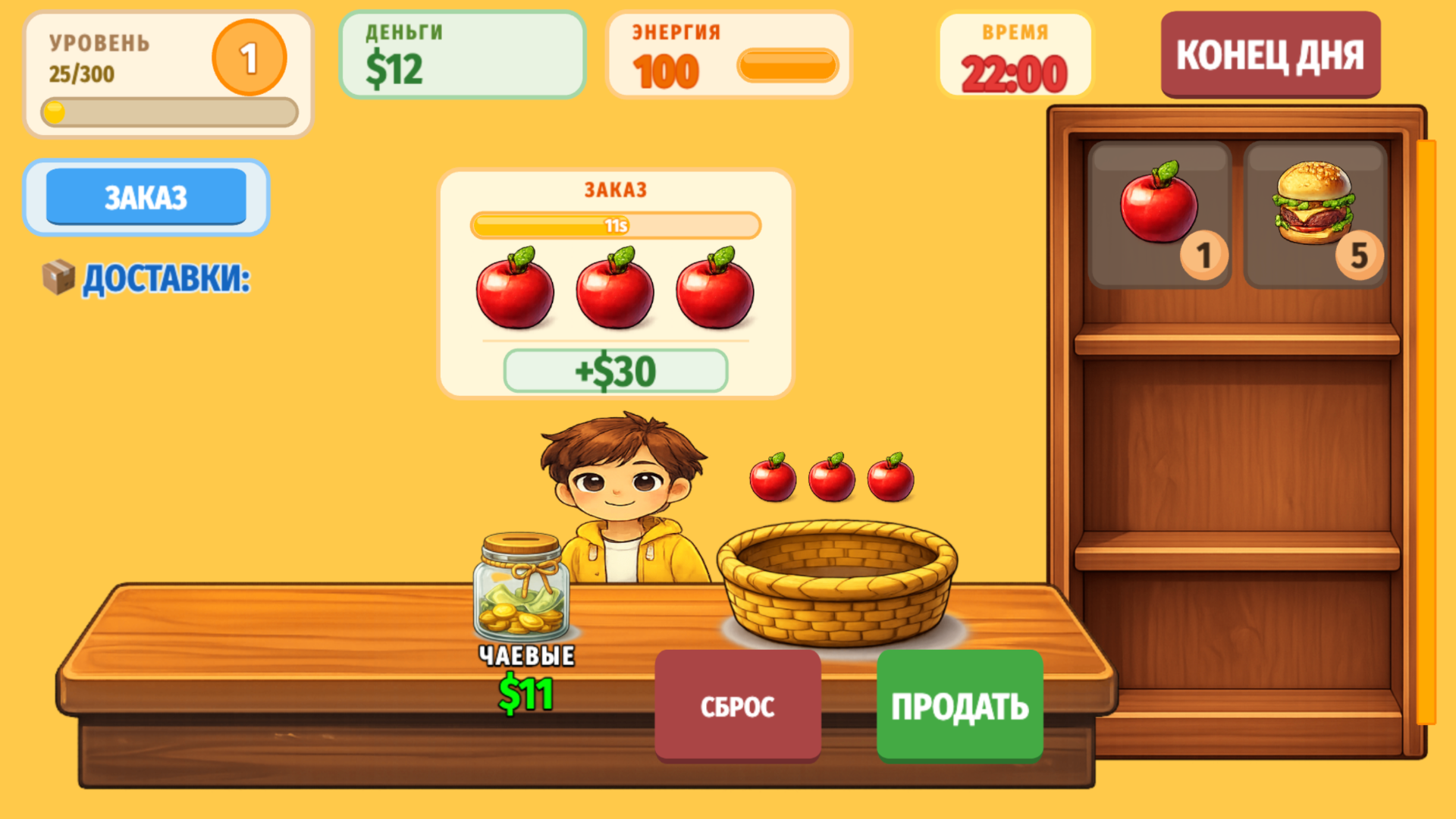
Task: Click the +$30 reward label
Action: pos(614,371)
